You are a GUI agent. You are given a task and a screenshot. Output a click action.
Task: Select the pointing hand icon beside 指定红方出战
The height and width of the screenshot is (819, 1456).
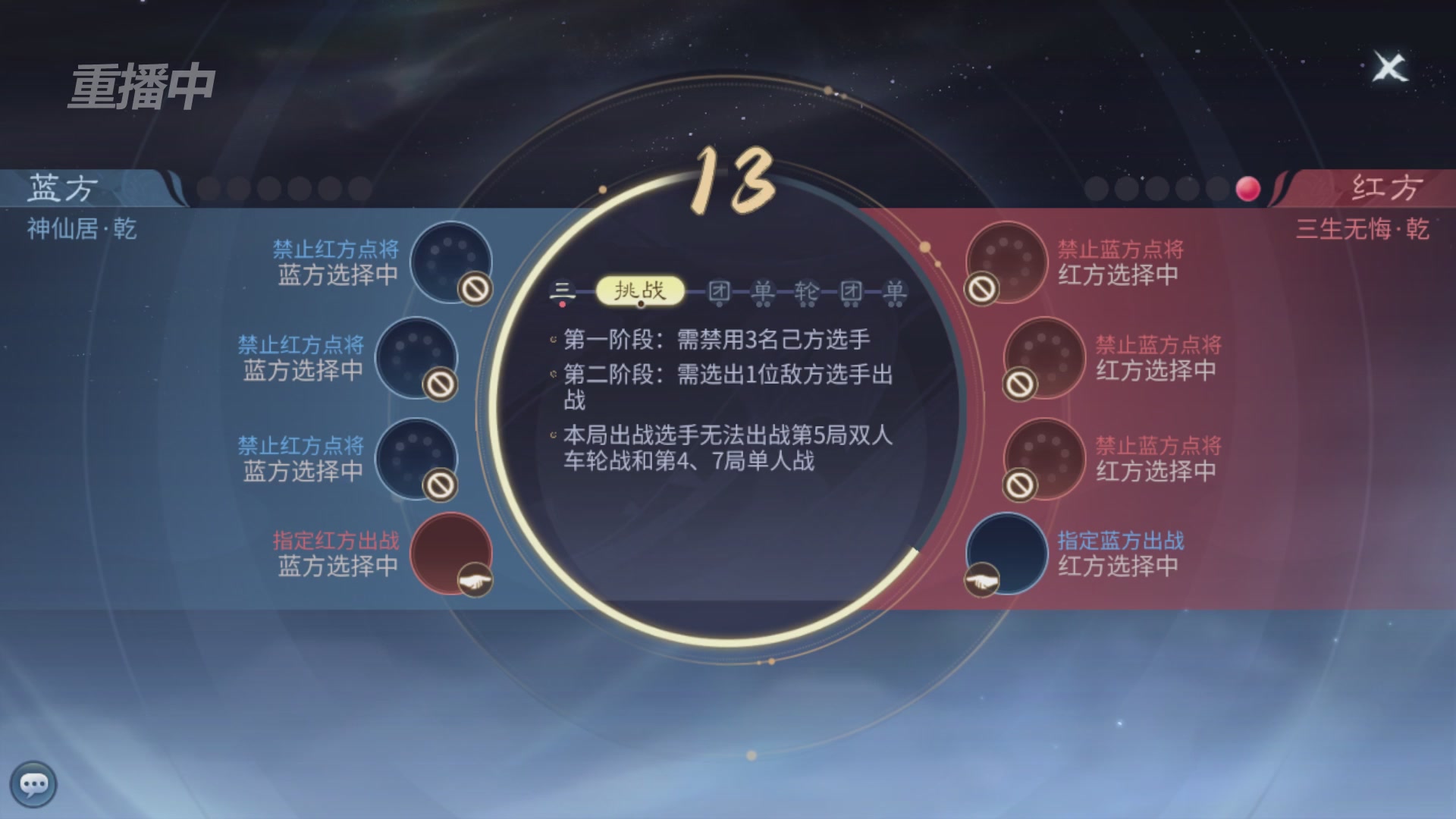[474, 582]
